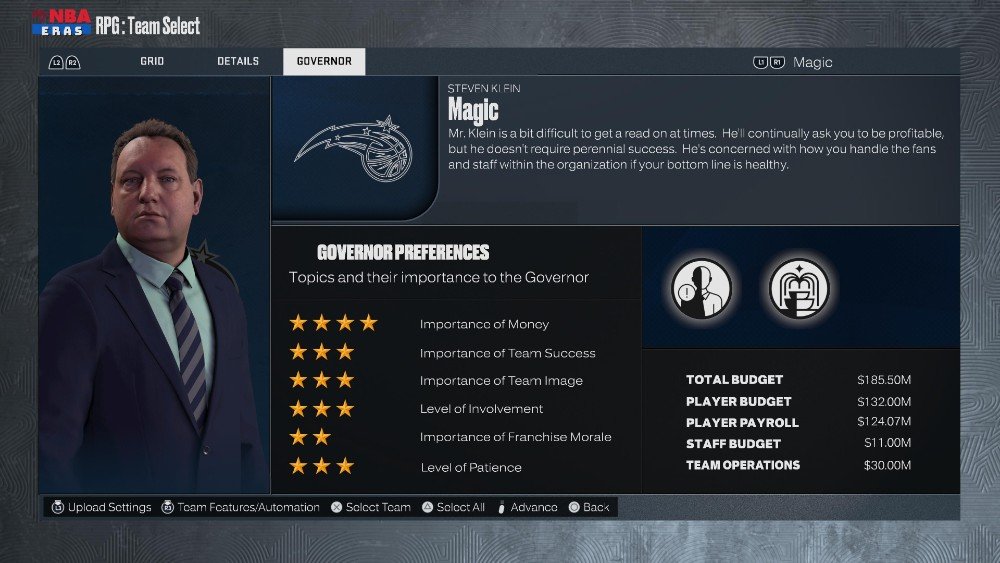Select the Governor tab
The width and height of the screenshot is (1000, 563).
(x=324, y=62)
